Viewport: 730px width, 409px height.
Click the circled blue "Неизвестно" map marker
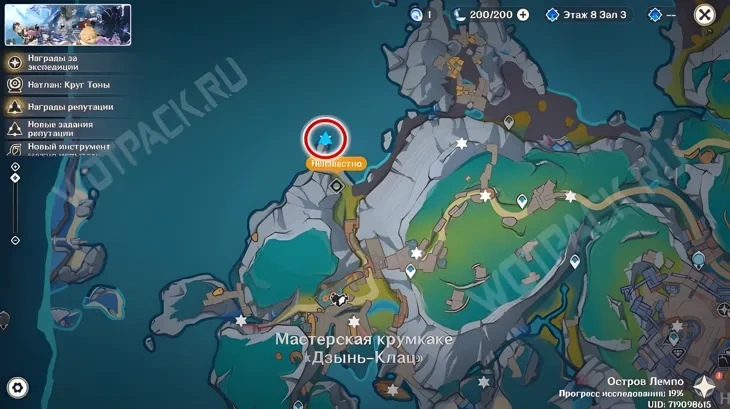pyautogui.click(x=324, y=137)
